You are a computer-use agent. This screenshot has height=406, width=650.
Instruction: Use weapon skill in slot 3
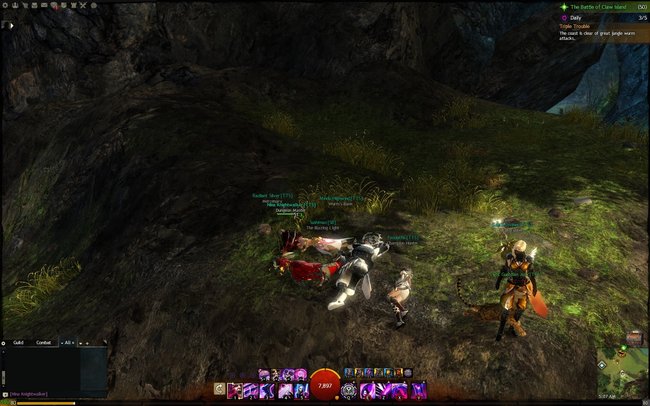(x=268, y=389)
